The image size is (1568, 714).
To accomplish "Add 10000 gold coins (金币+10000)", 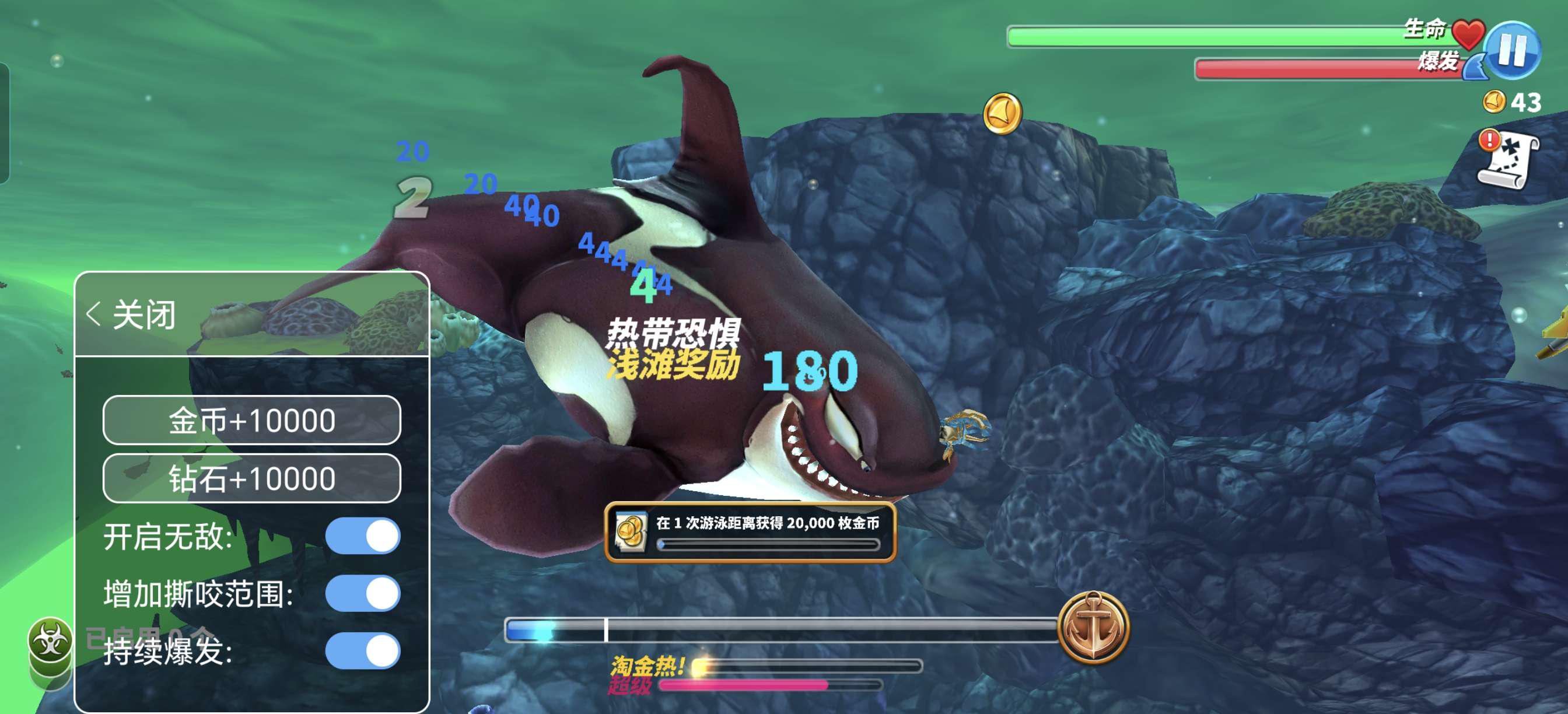I will point(251,420).
